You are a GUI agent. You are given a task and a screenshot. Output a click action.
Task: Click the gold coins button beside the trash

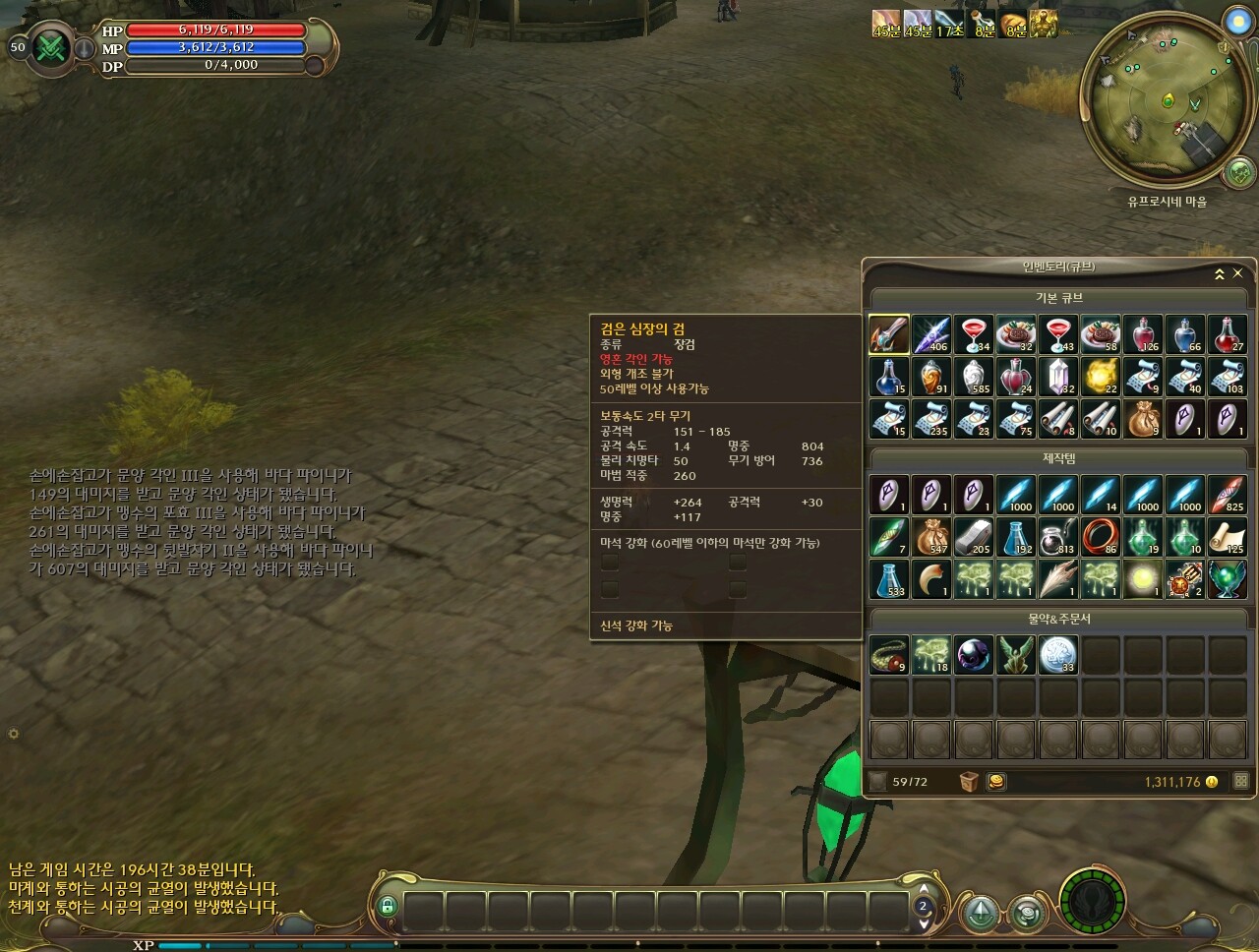pos(996,782)
